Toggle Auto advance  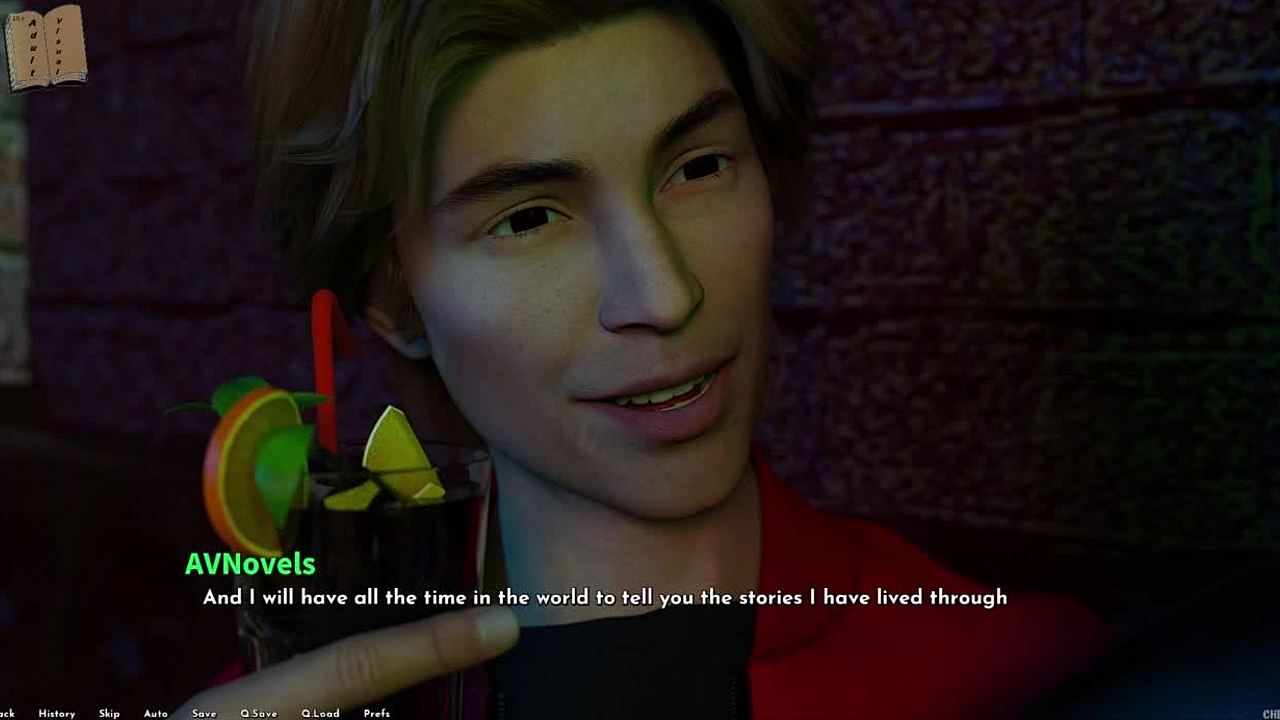[155, 713]
